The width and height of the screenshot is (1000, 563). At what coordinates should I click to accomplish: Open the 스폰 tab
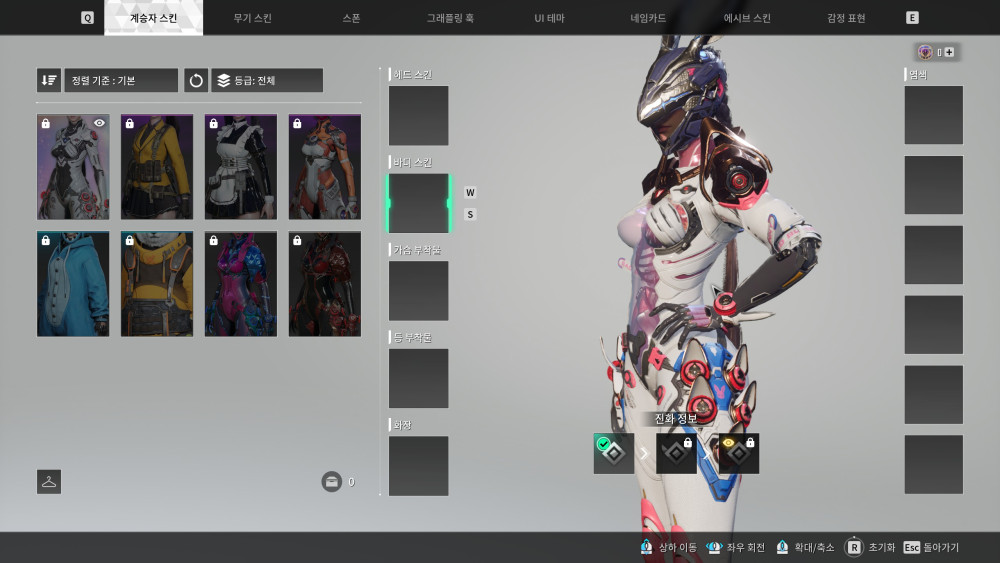(351, 18)
